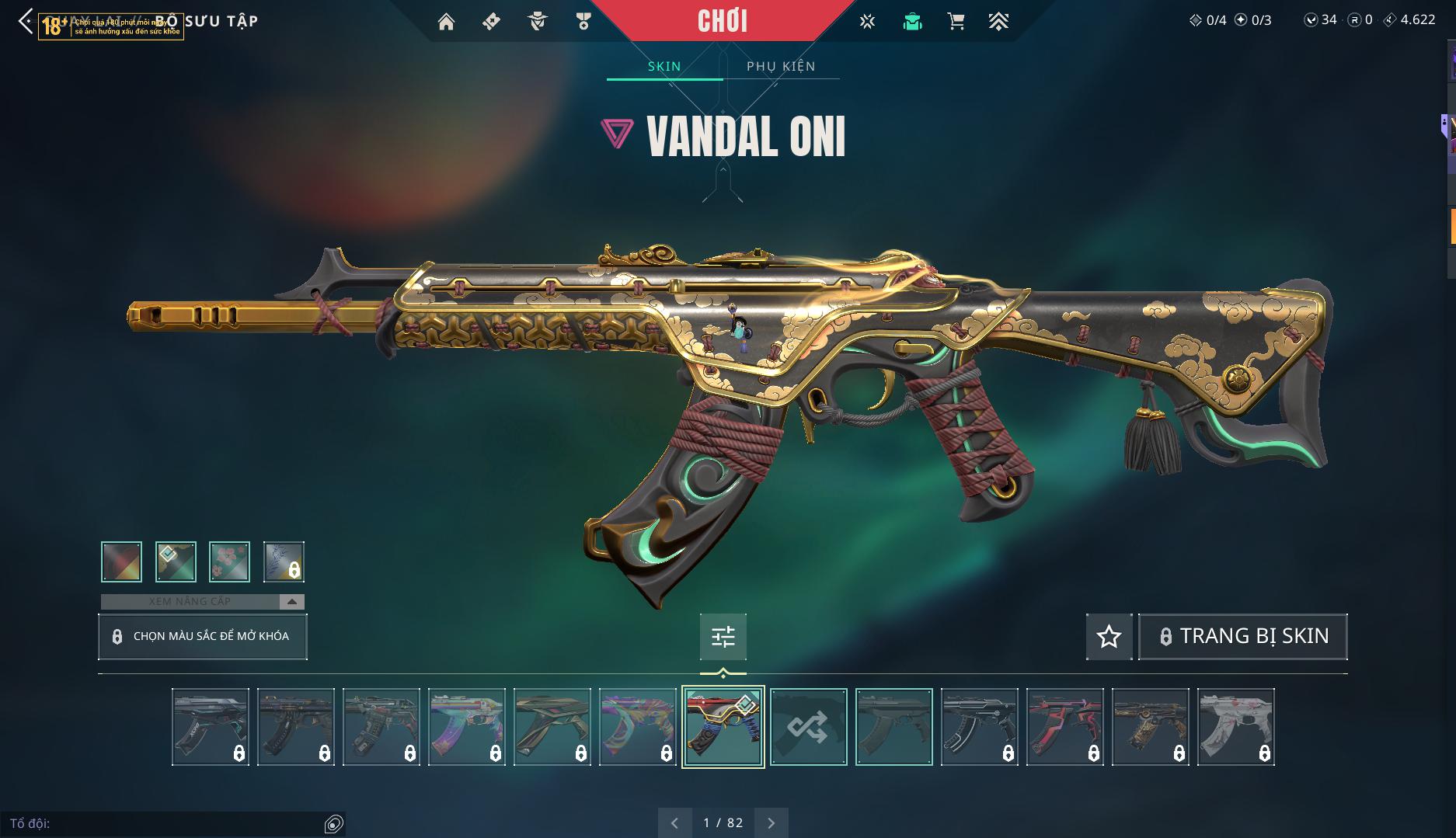Viewport: 1456px width, 838px height.
Task: Go to the previous skin page
Action: (674, 822)
